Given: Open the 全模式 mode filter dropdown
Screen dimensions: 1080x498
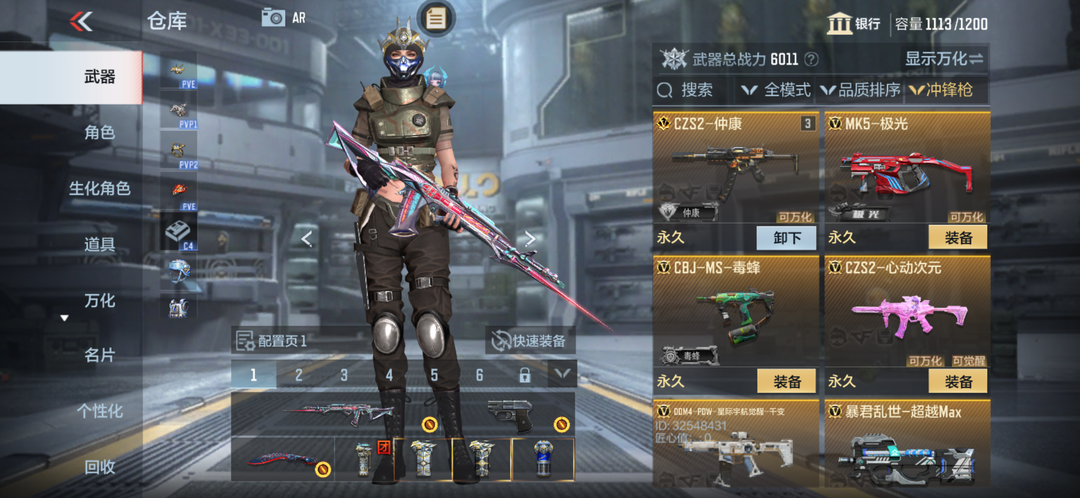Looking at the screenshot, I should 776,90.
